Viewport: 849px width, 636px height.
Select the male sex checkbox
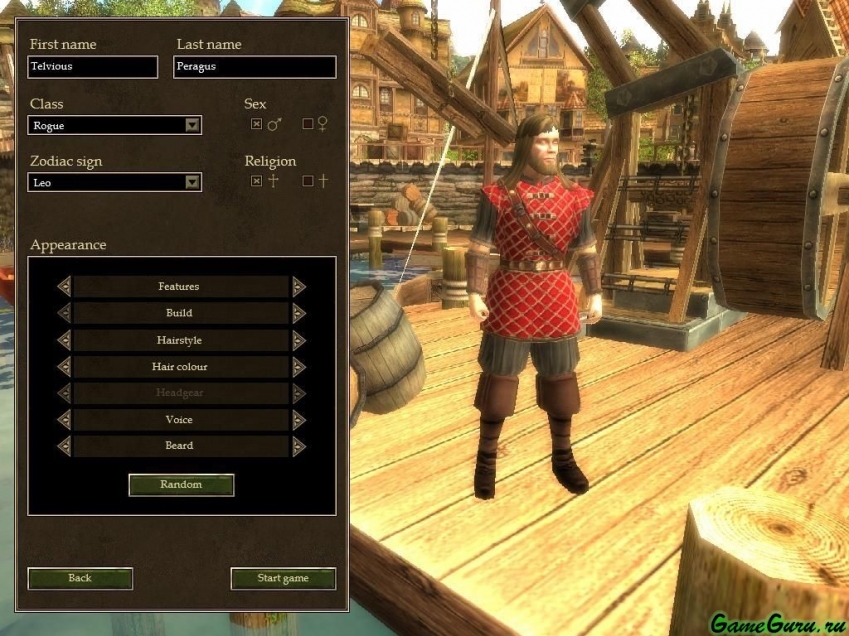[256, 124]
